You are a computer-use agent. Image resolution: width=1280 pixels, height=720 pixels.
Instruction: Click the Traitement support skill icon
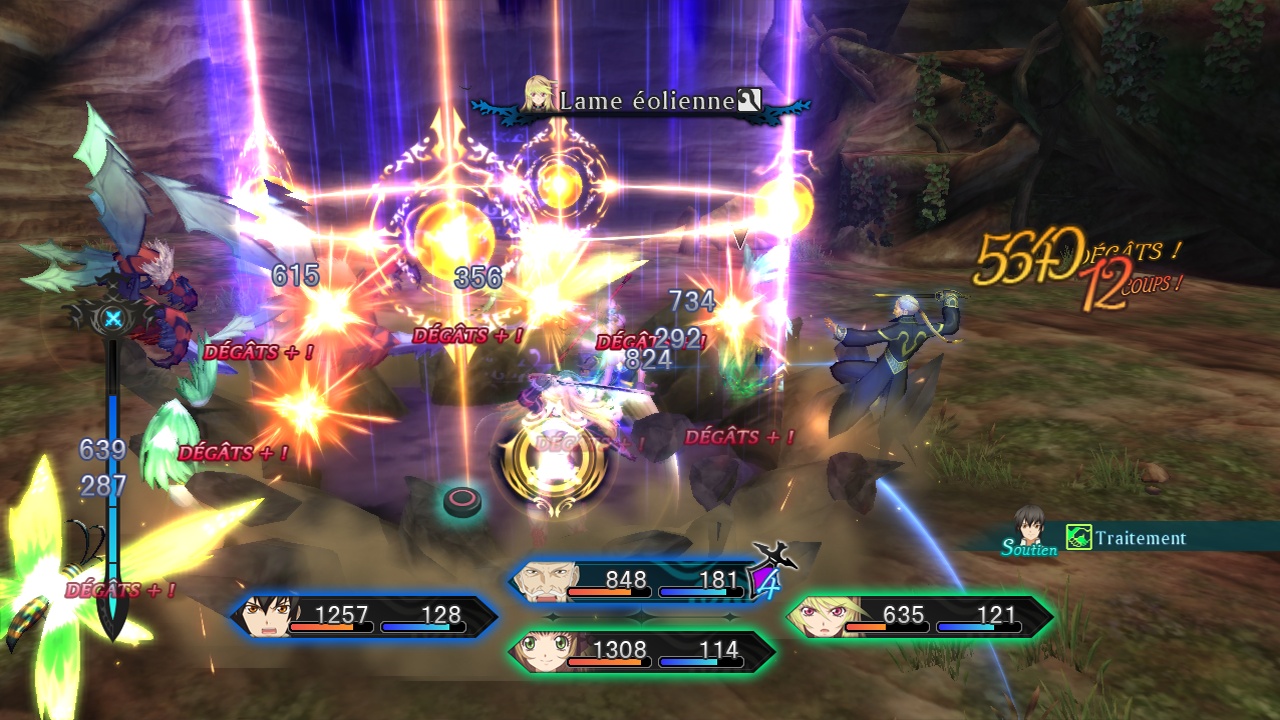pyautogui.click(x=1078, y=538)
